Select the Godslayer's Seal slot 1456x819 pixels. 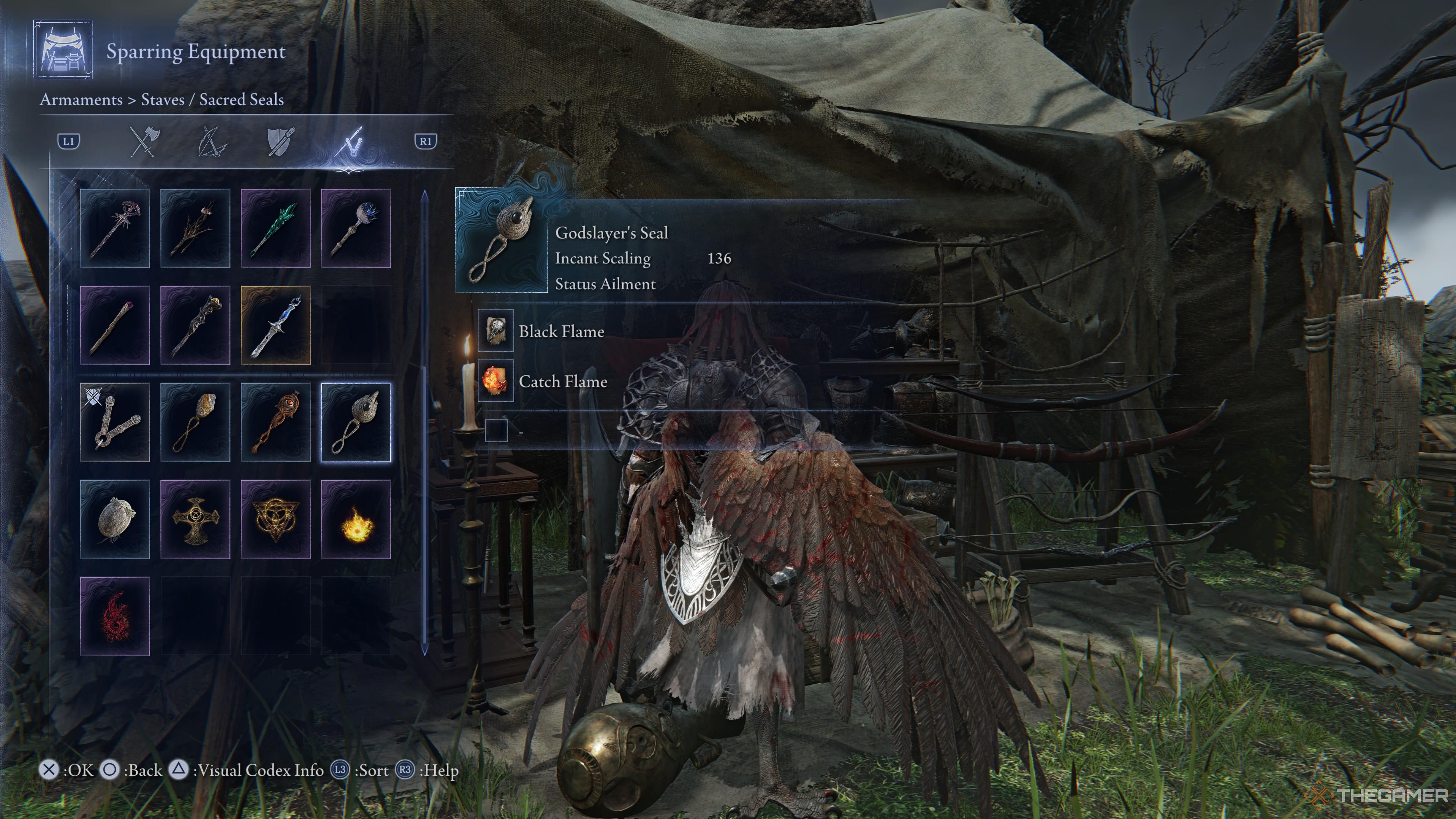[x=356, y=422]
